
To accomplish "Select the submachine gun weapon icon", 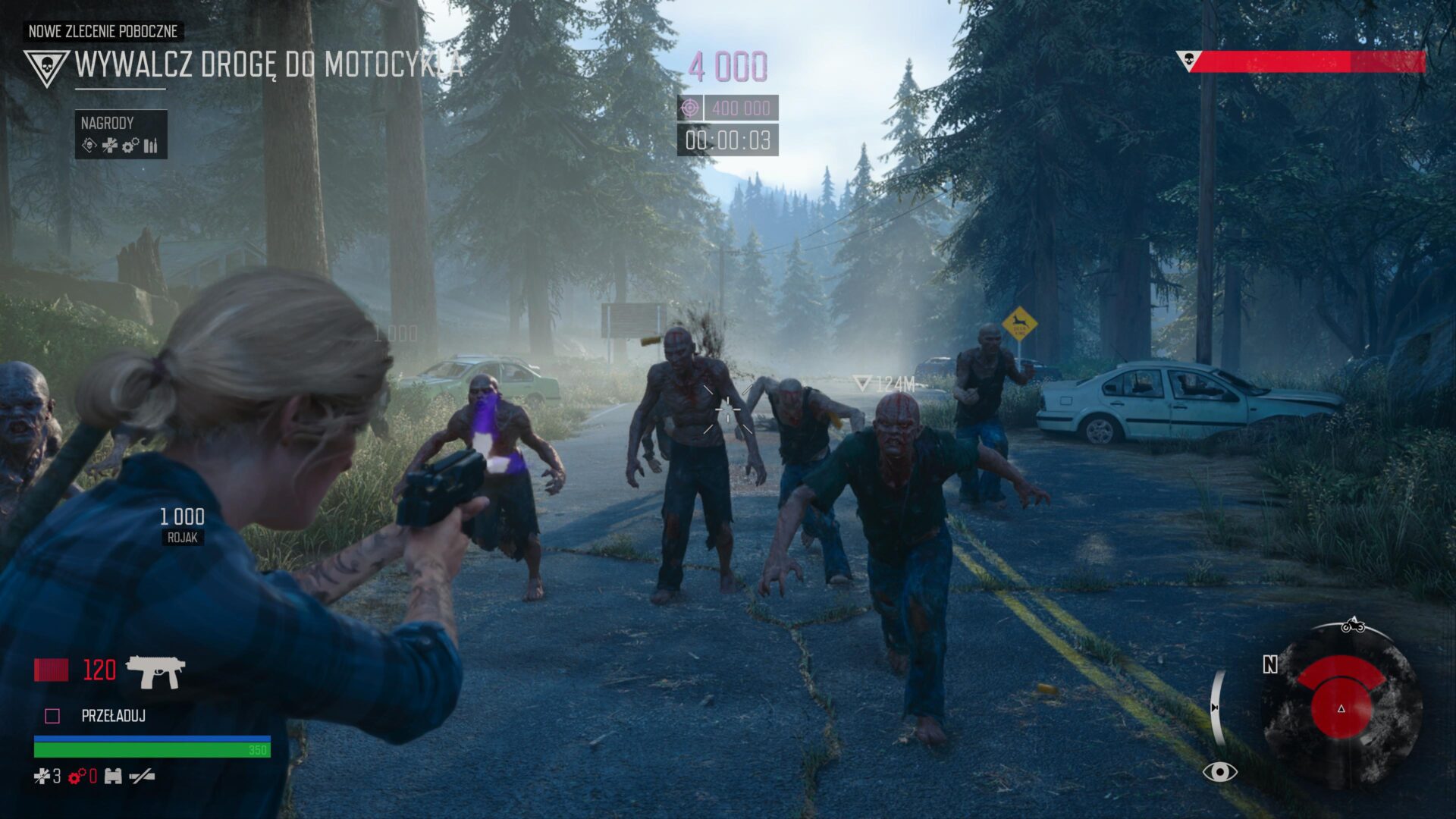I will click(155, 671).
